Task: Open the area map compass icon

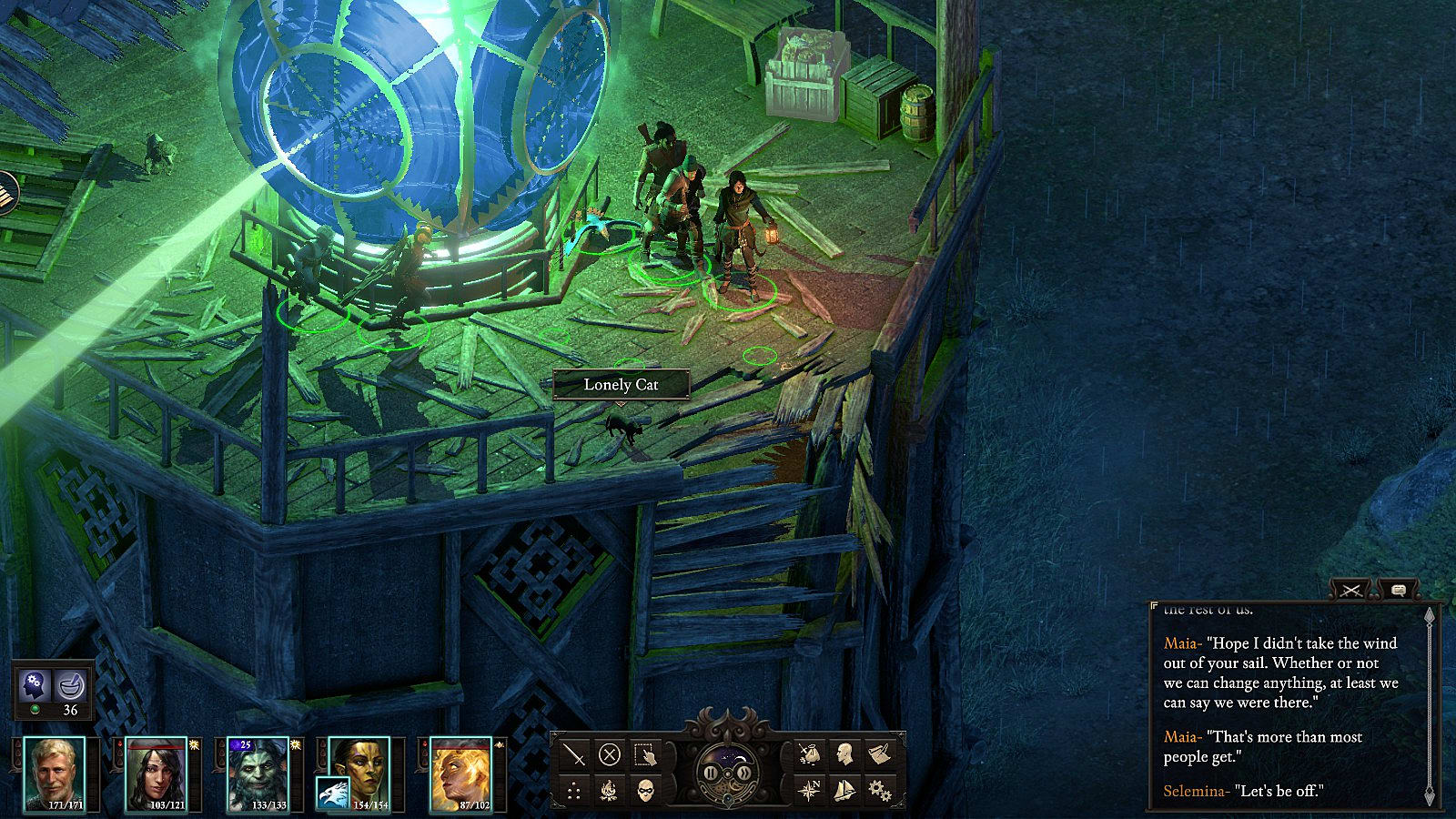Action: pyautogui.click(x=808, y=790)
